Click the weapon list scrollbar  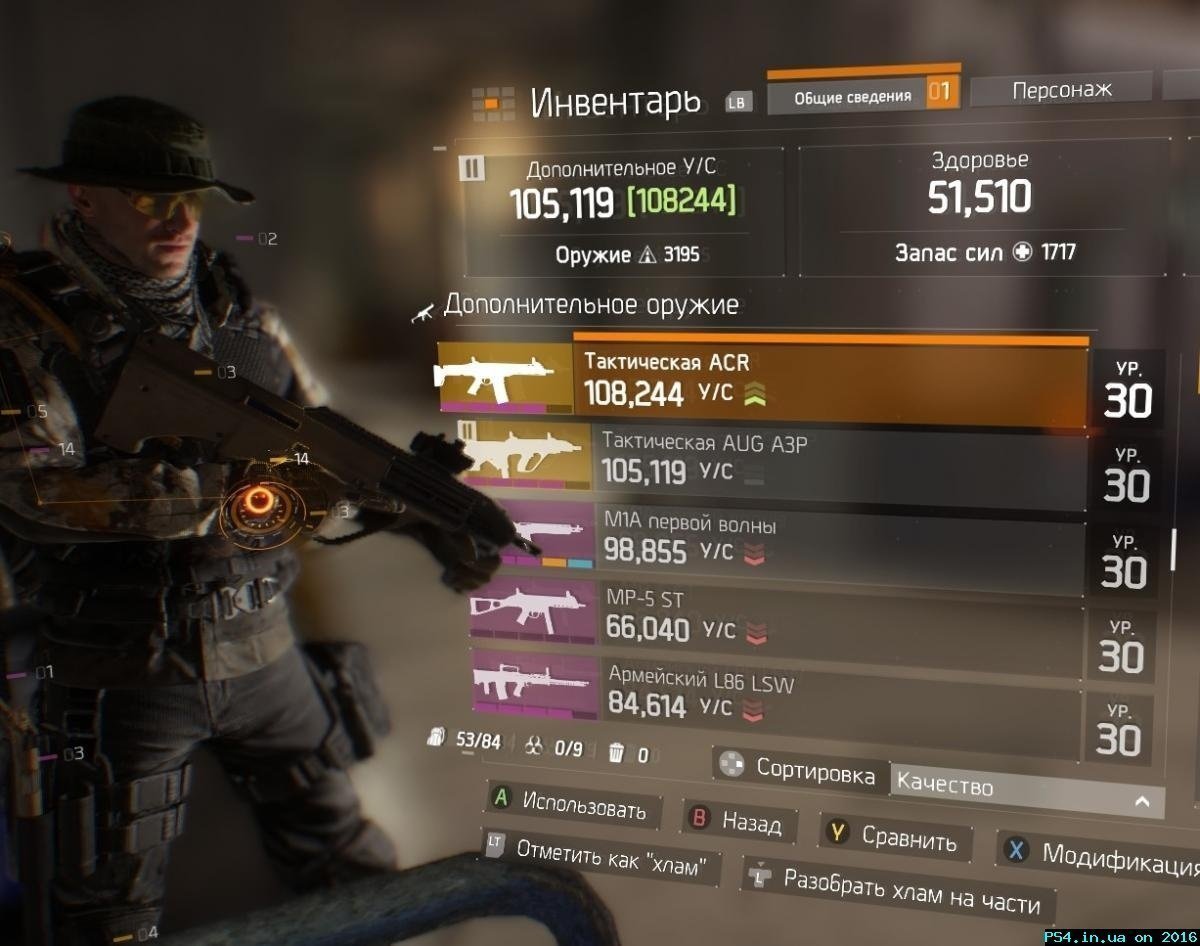1174,548
